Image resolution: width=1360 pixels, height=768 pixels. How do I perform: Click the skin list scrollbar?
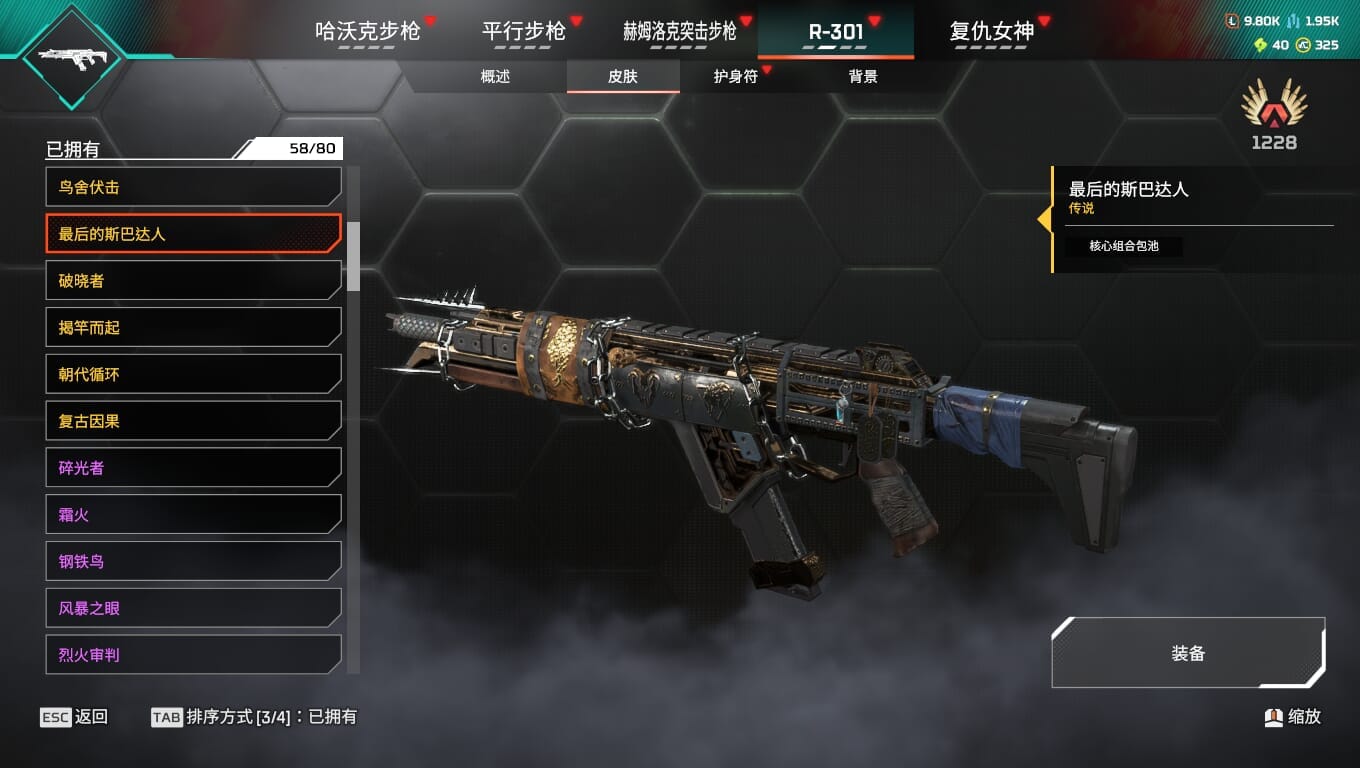point(353,256)
